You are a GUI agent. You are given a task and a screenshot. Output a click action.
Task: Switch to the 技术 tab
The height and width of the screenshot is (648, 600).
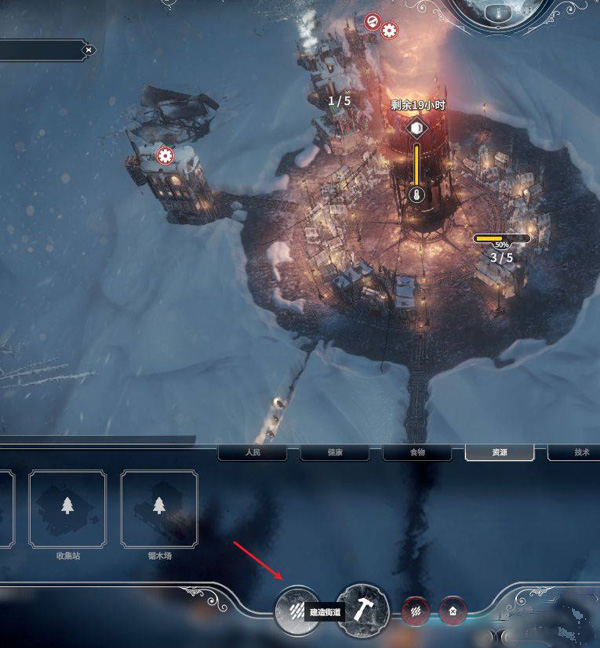(578, 453)
